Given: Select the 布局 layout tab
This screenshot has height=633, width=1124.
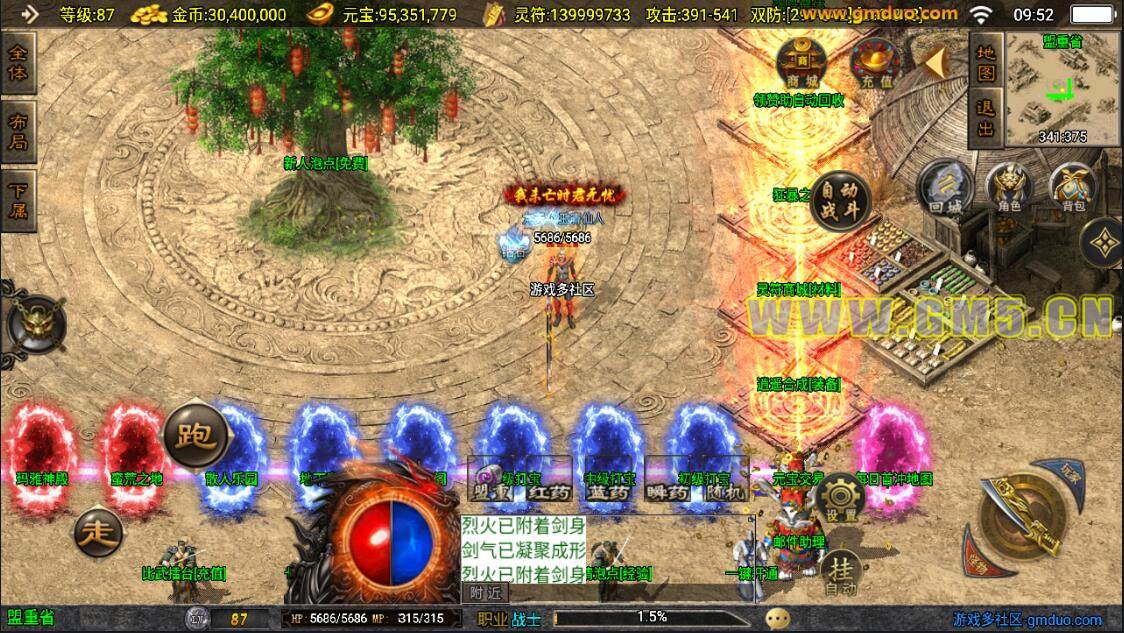Looking at the screenshot, I should (19, 130).
